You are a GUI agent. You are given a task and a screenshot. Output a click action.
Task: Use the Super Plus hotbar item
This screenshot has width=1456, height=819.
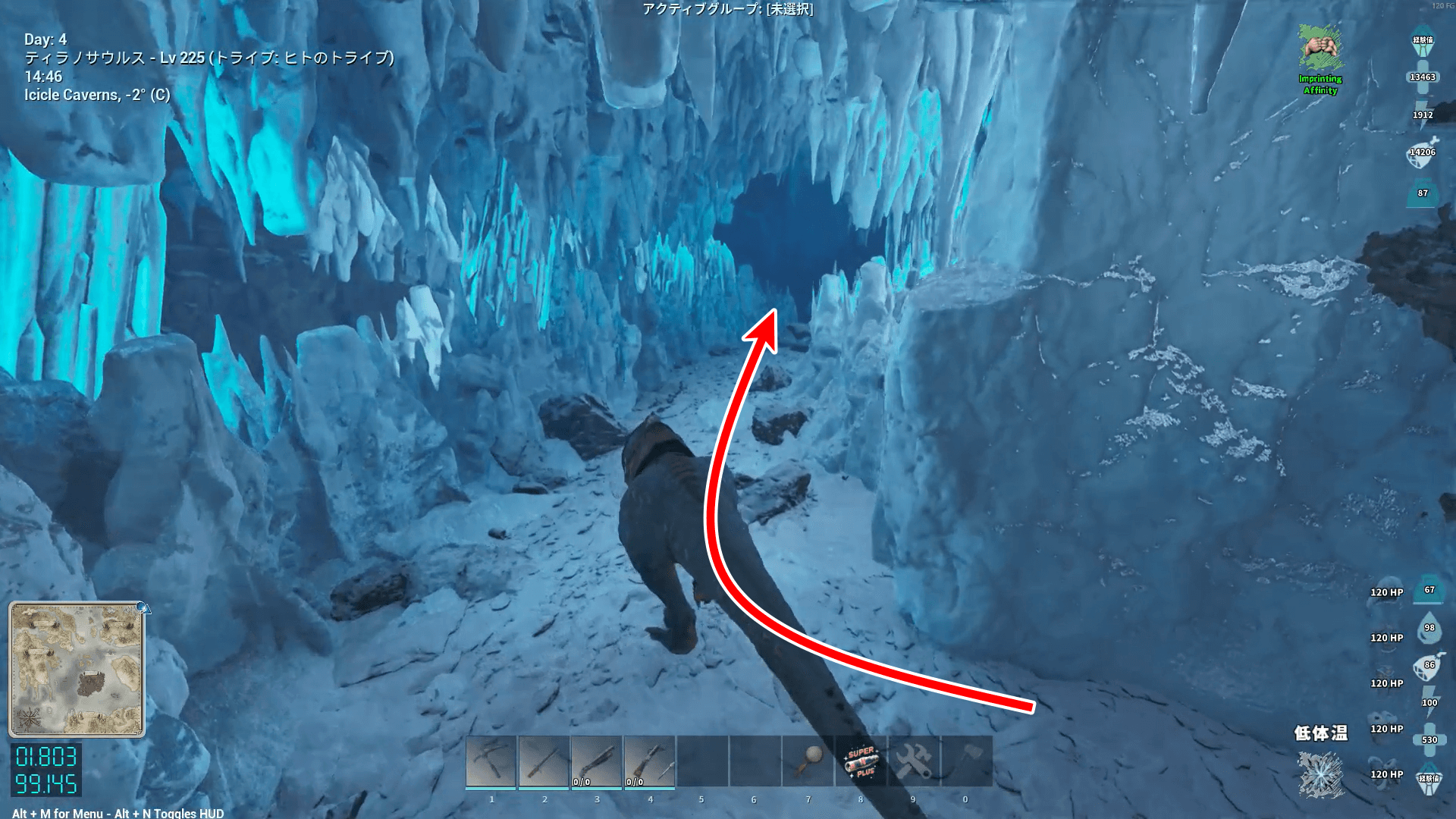click(861, 761)
